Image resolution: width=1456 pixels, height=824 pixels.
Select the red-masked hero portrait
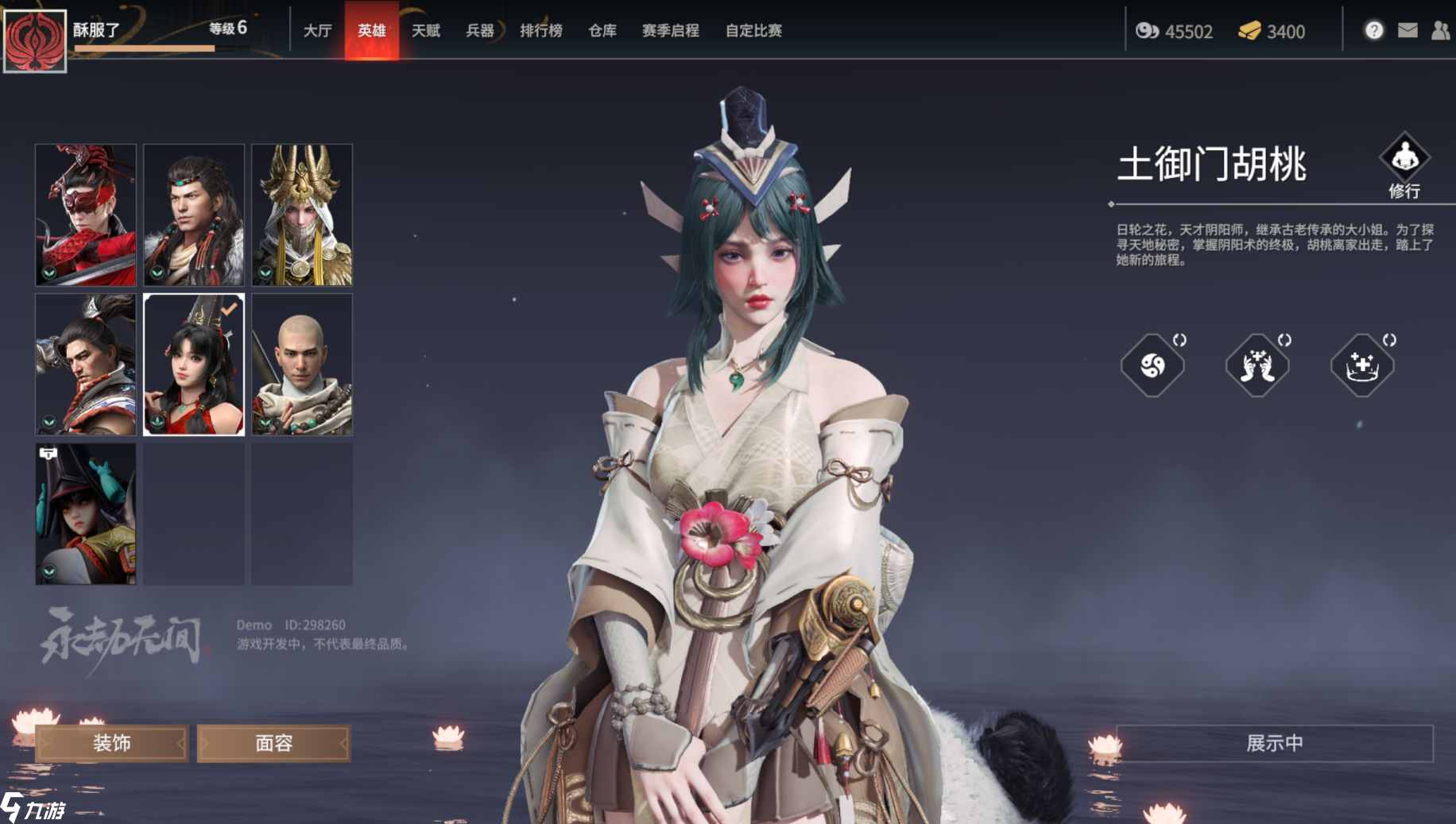(86, 215)
